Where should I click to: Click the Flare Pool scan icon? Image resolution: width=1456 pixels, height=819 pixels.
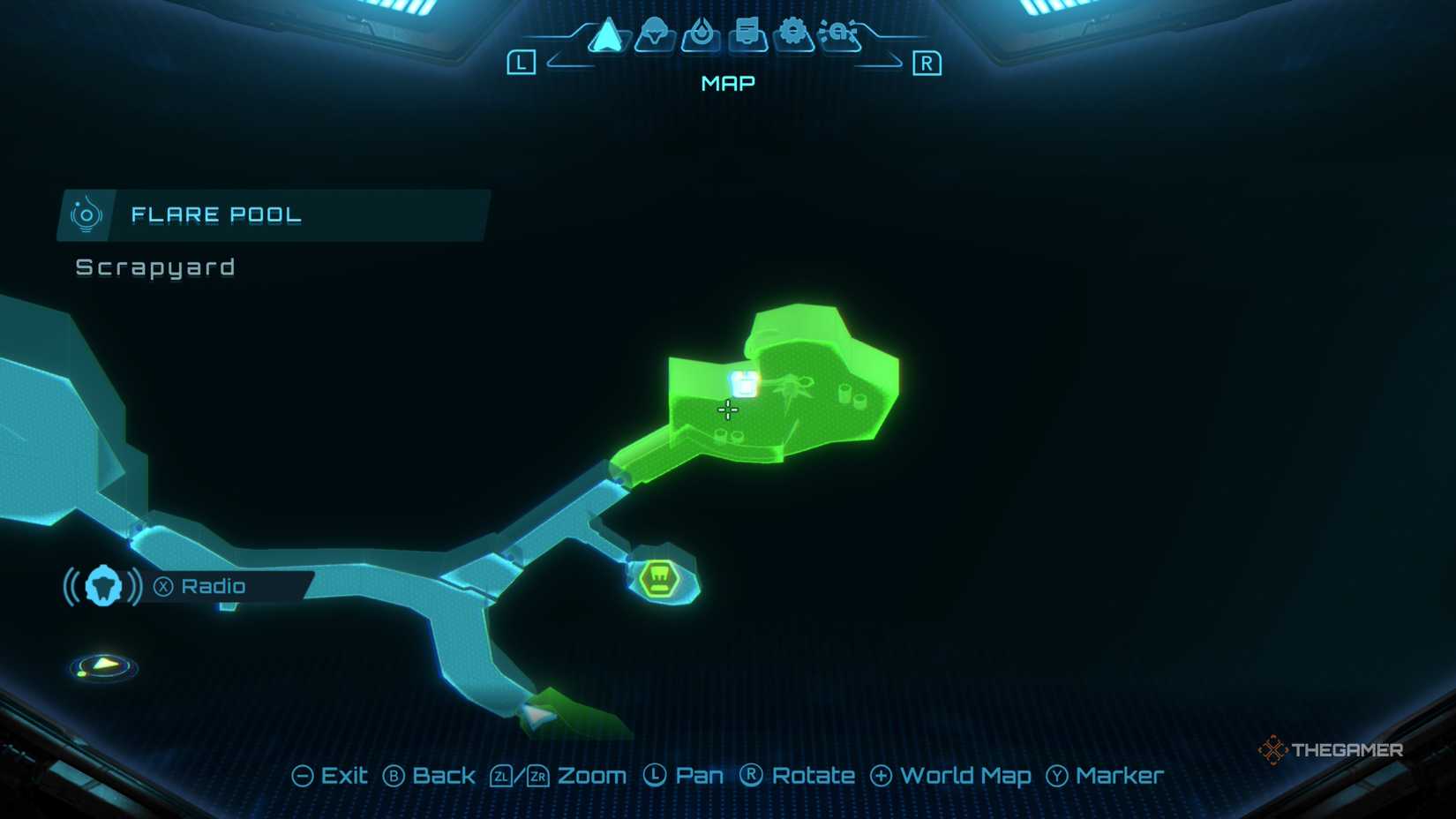point(86,214)
